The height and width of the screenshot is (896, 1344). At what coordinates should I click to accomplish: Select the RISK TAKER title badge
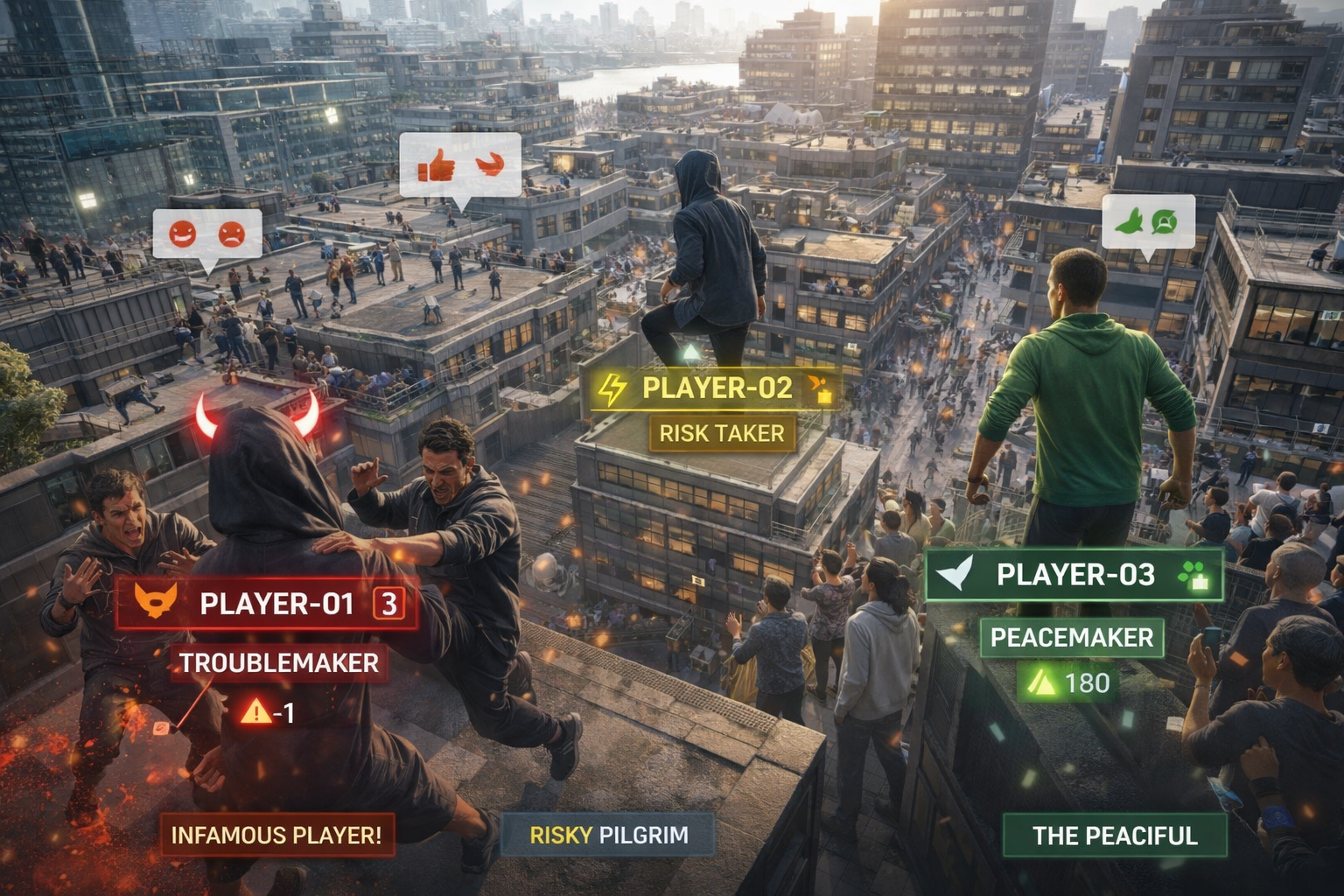click(x=722, y=433)
